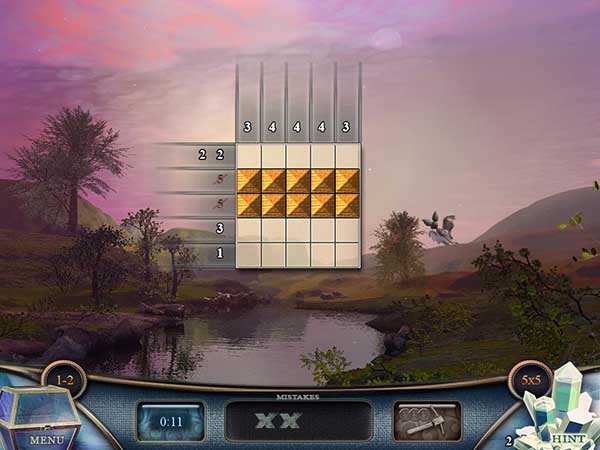Mark the bottom-left corner cell of the grid

(249, 254)
